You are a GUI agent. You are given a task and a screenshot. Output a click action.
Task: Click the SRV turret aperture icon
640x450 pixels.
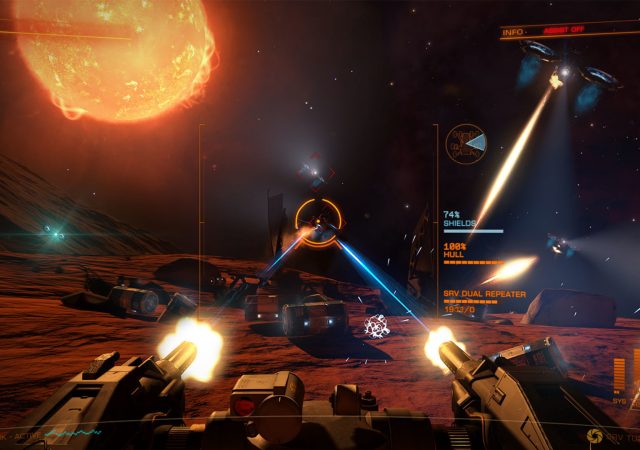[x=595, y=436]
